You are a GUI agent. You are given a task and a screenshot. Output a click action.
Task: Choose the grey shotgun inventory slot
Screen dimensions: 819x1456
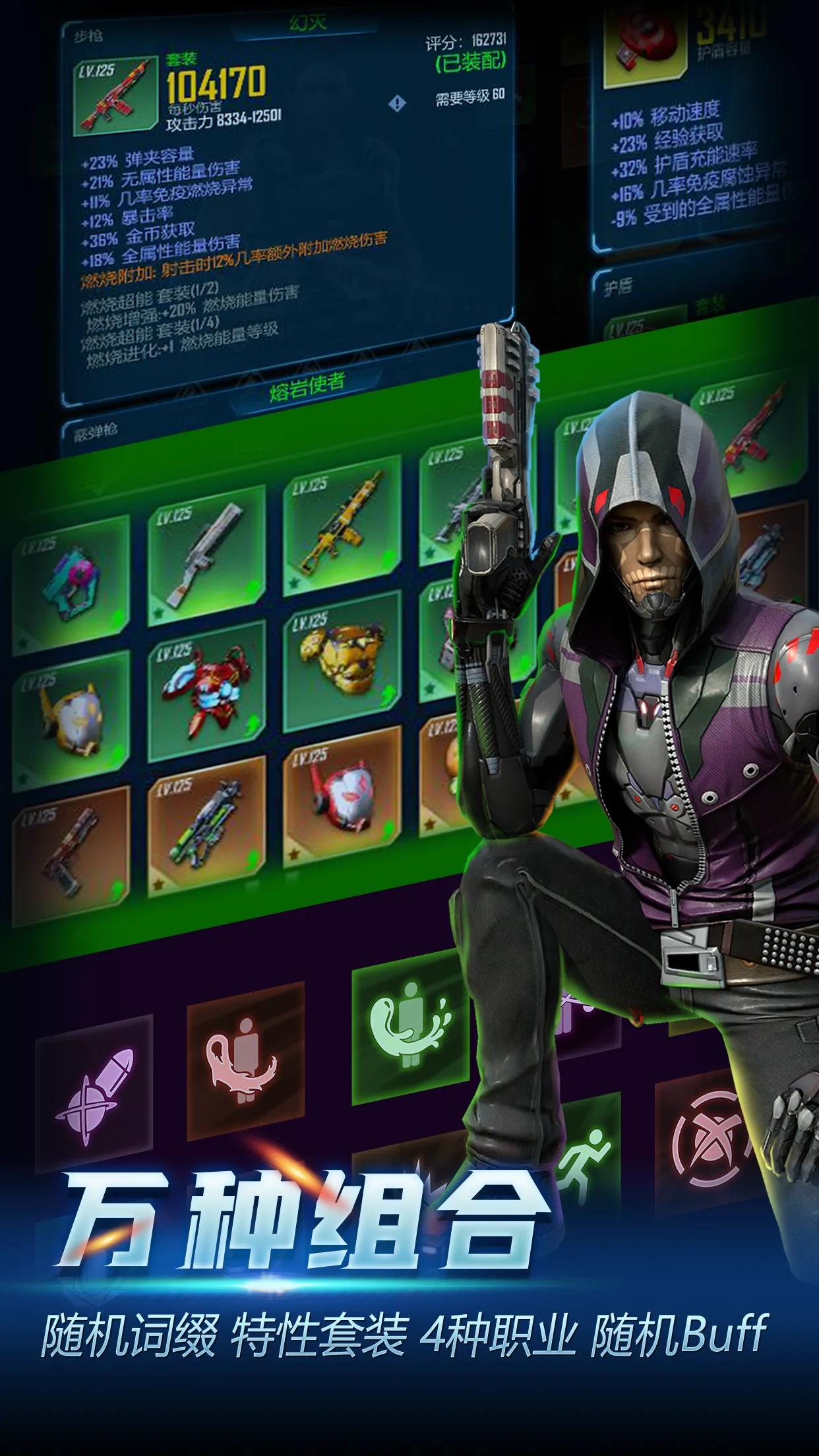[206, 557]
